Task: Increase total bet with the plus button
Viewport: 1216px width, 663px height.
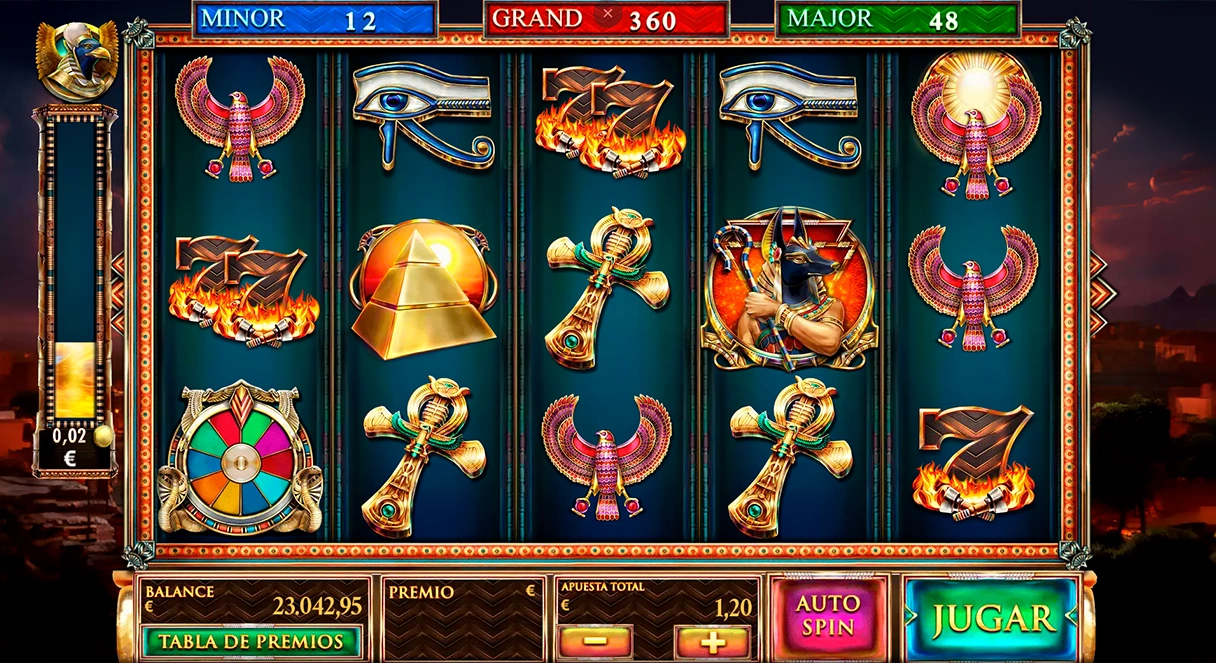Action: coord(712,641)
